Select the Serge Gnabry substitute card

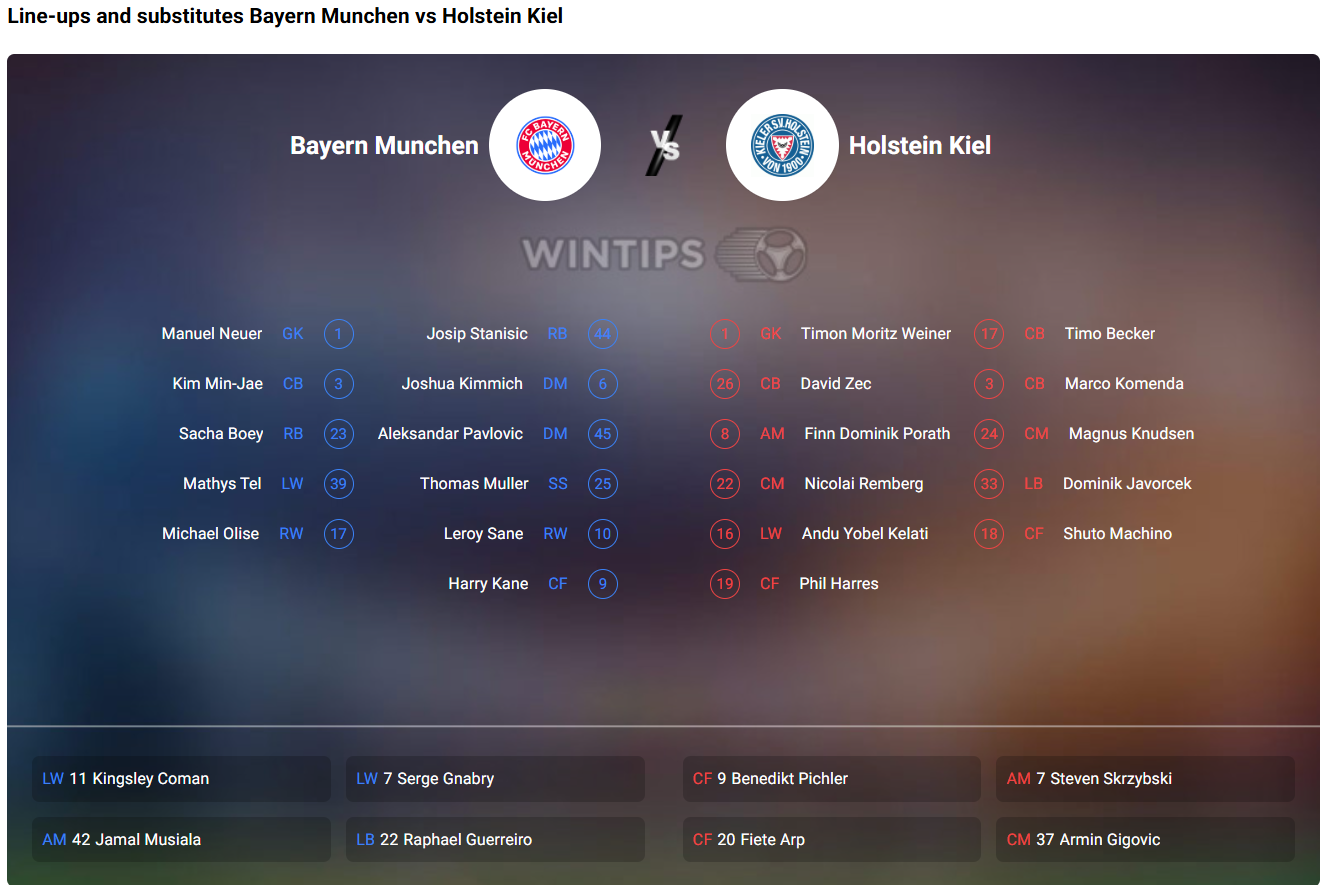click(495, 778)
